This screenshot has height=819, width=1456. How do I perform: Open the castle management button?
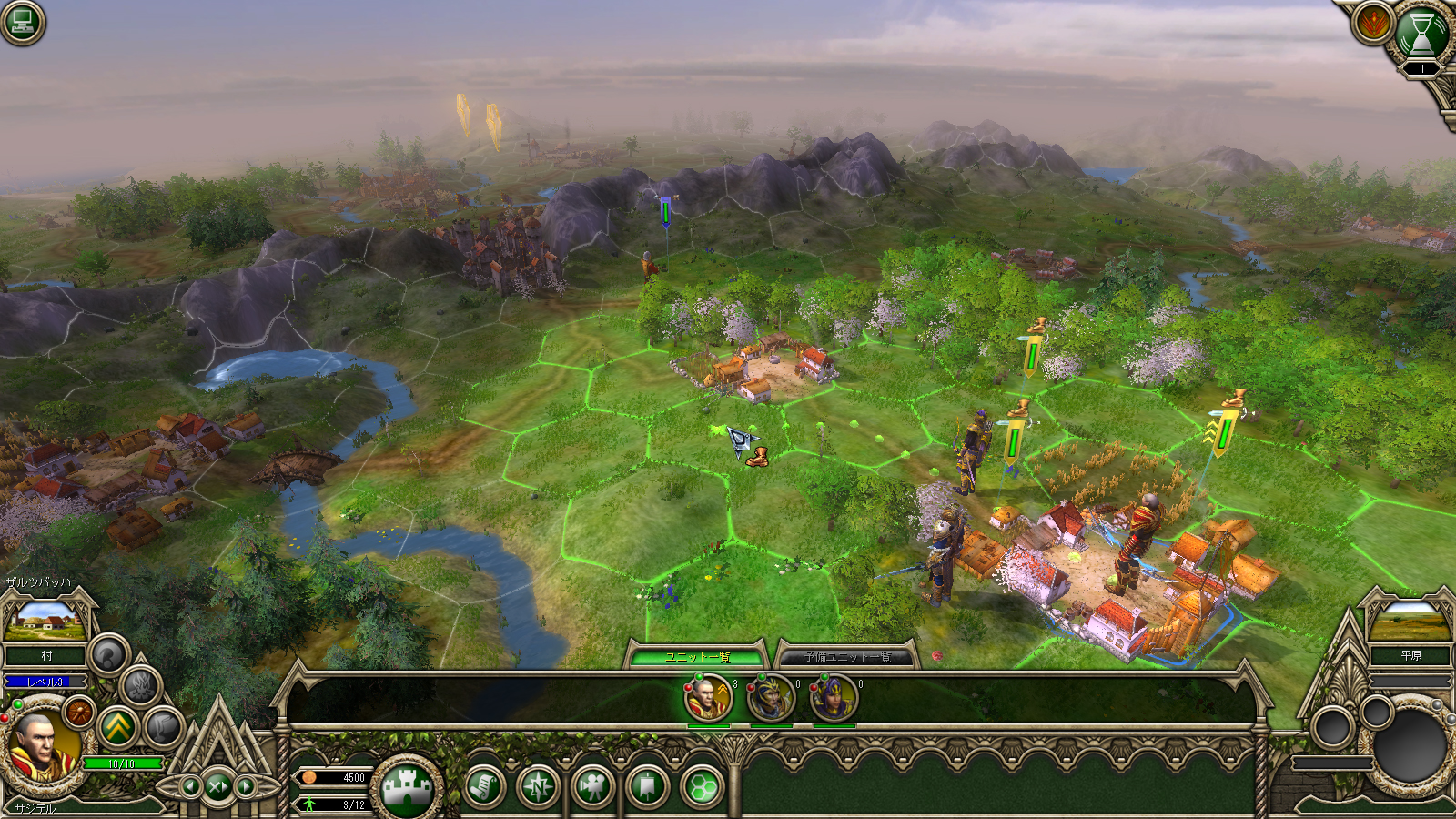[407, 787]
